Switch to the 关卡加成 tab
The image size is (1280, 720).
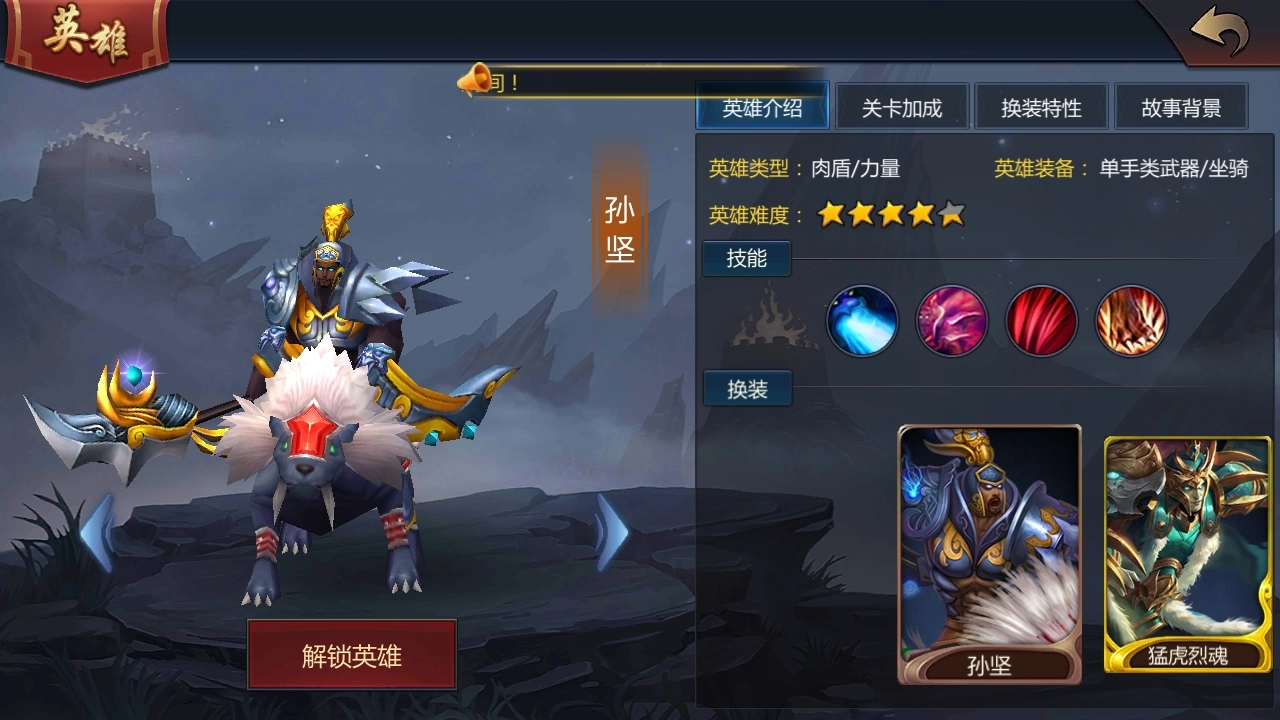tap(903, 106)
